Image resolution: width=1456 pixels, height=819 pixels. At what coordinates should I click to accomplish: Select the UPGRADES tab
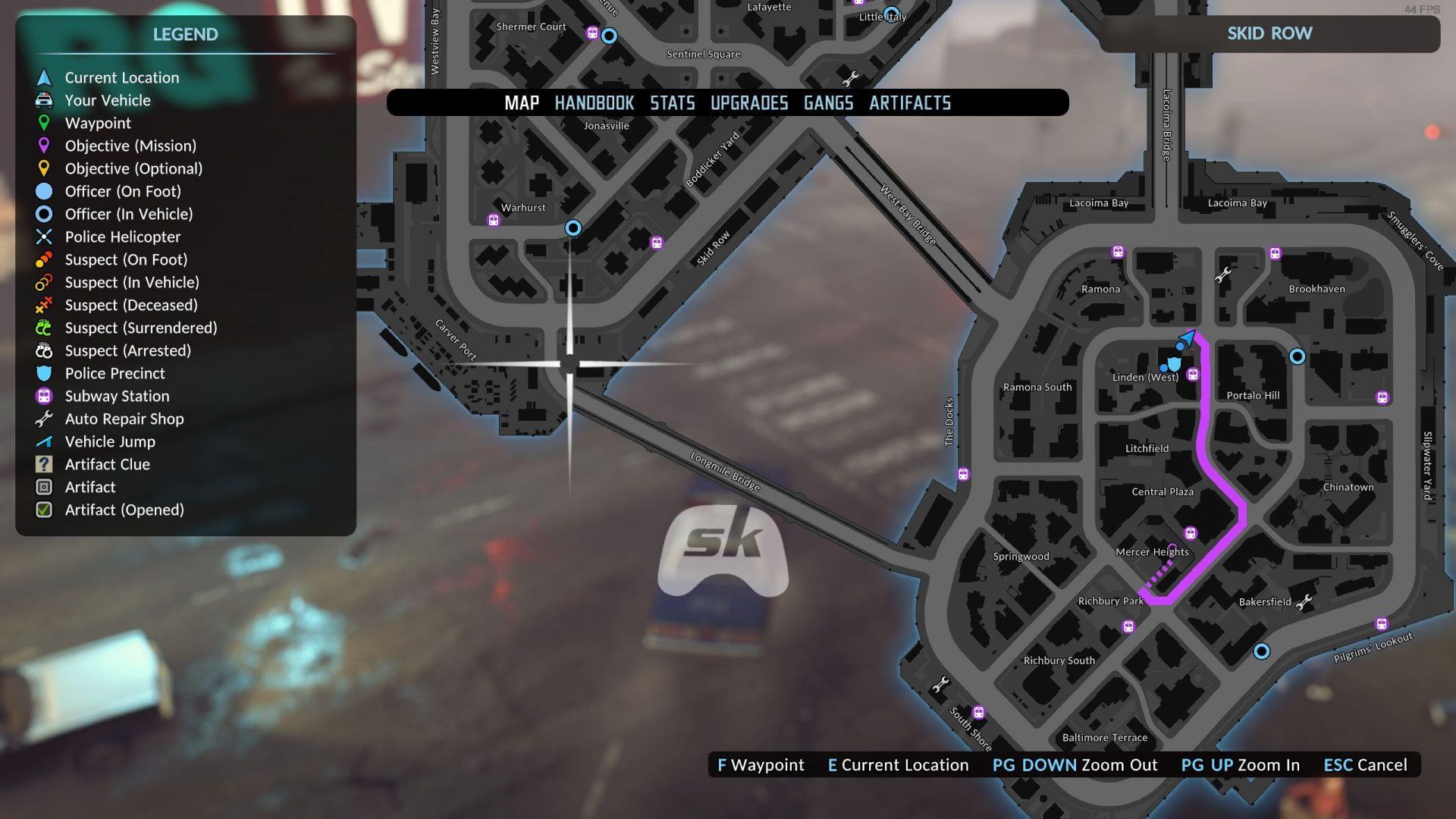748,103
